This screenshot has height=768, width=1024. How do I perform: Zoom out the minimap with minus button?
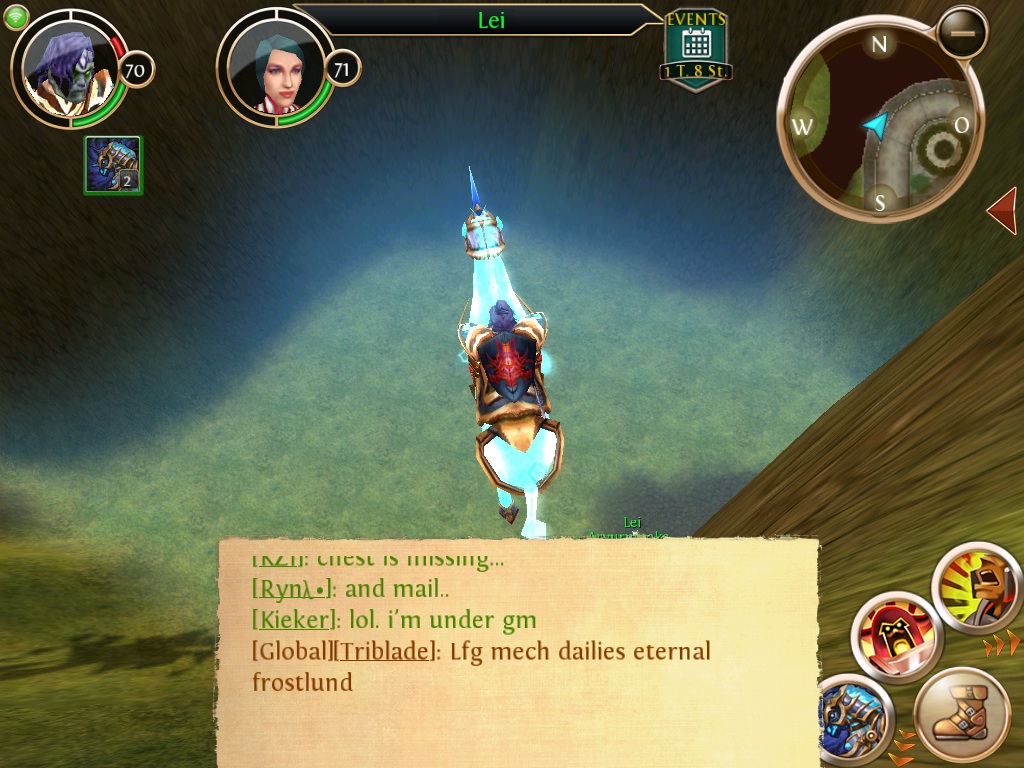(963, 33)
